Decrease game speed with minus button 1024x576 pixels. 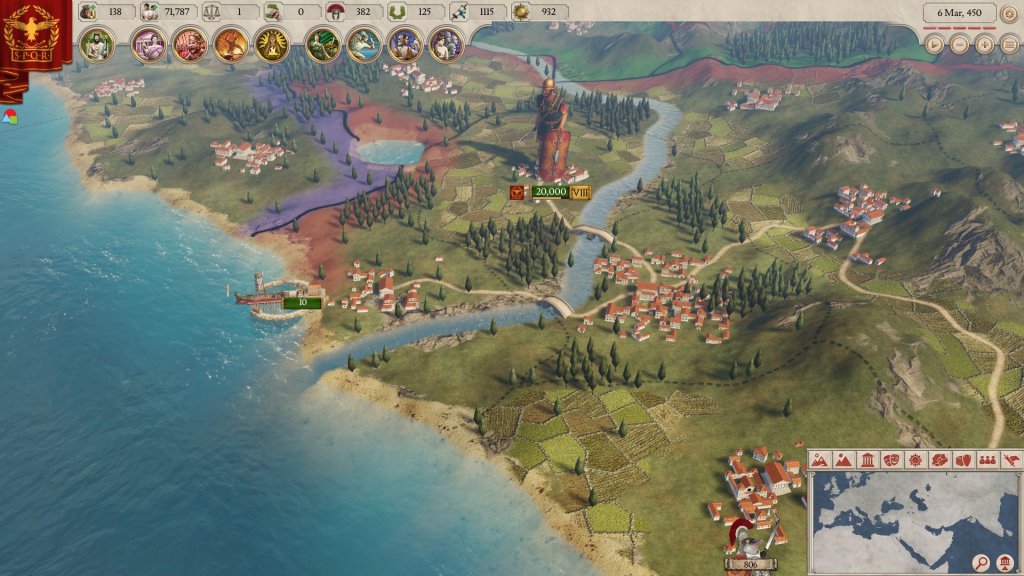tap(960, 44)
